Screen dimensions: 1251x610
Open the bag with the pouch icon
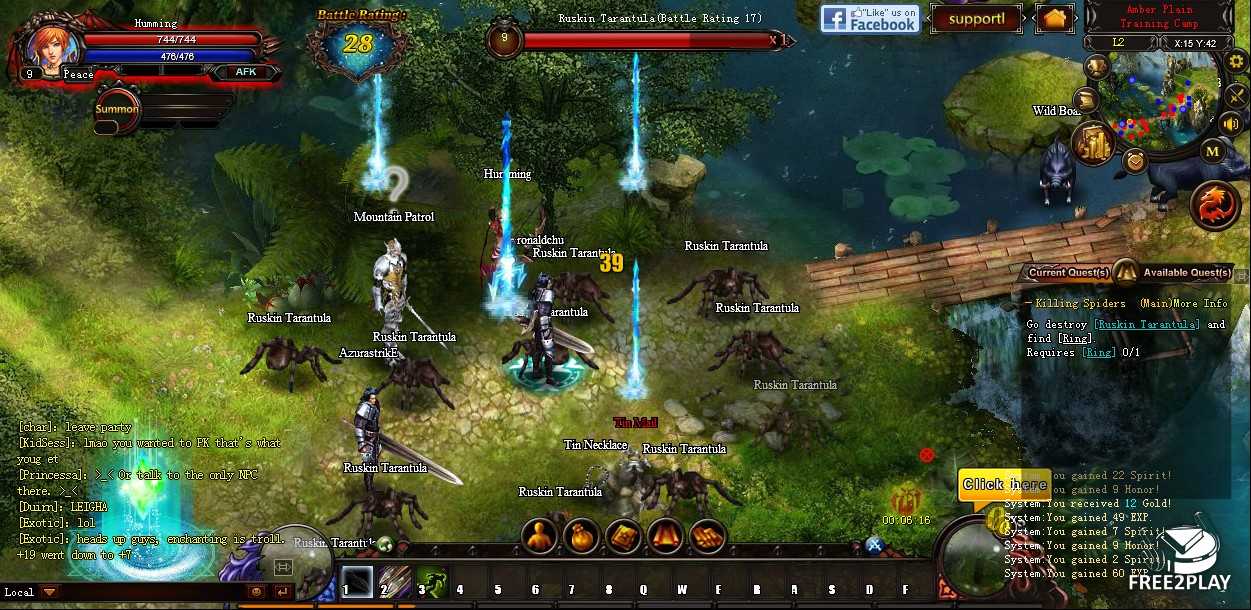click(581, 536)
